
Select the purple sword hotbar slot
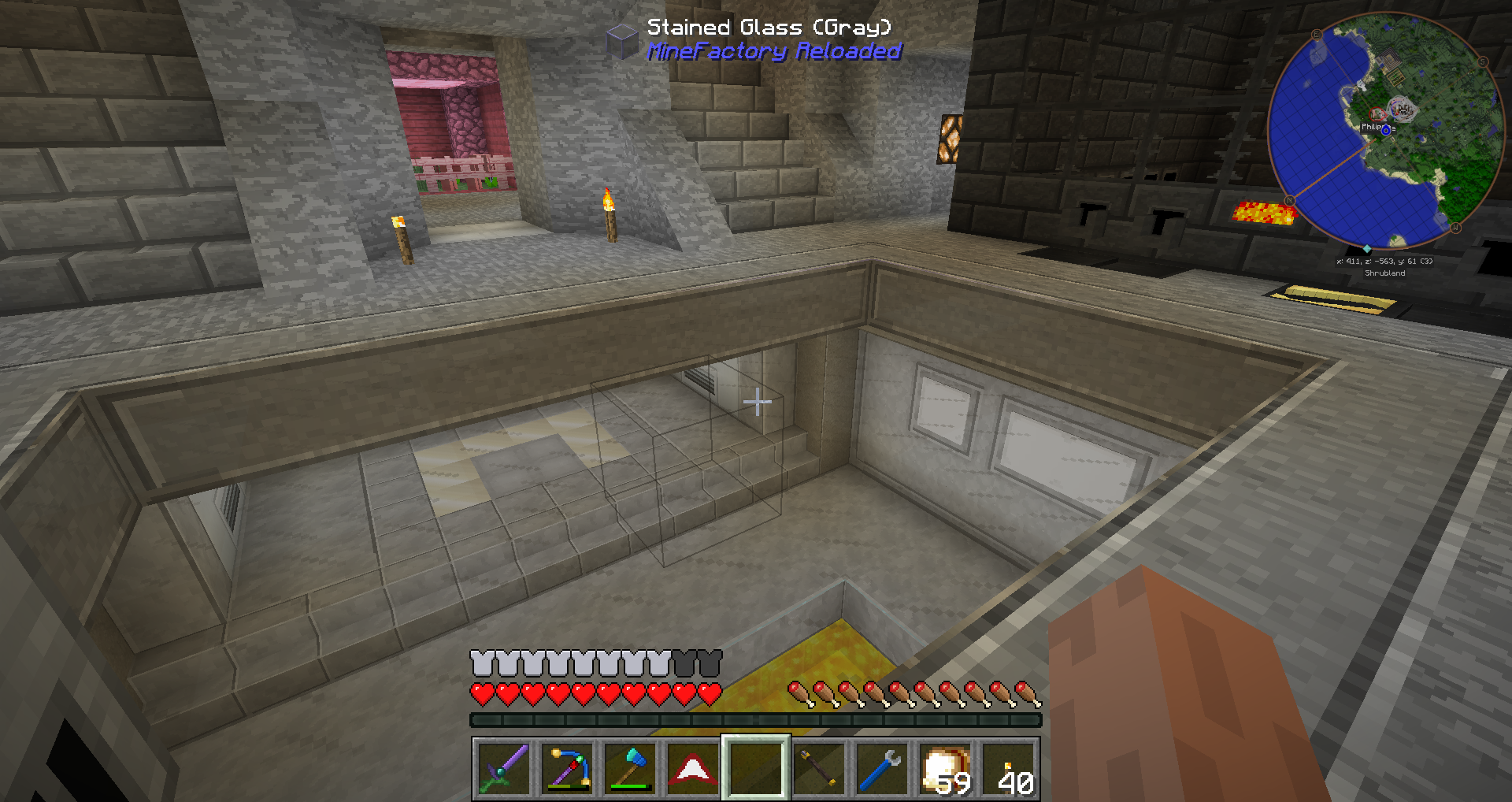(x=504, y=768)
